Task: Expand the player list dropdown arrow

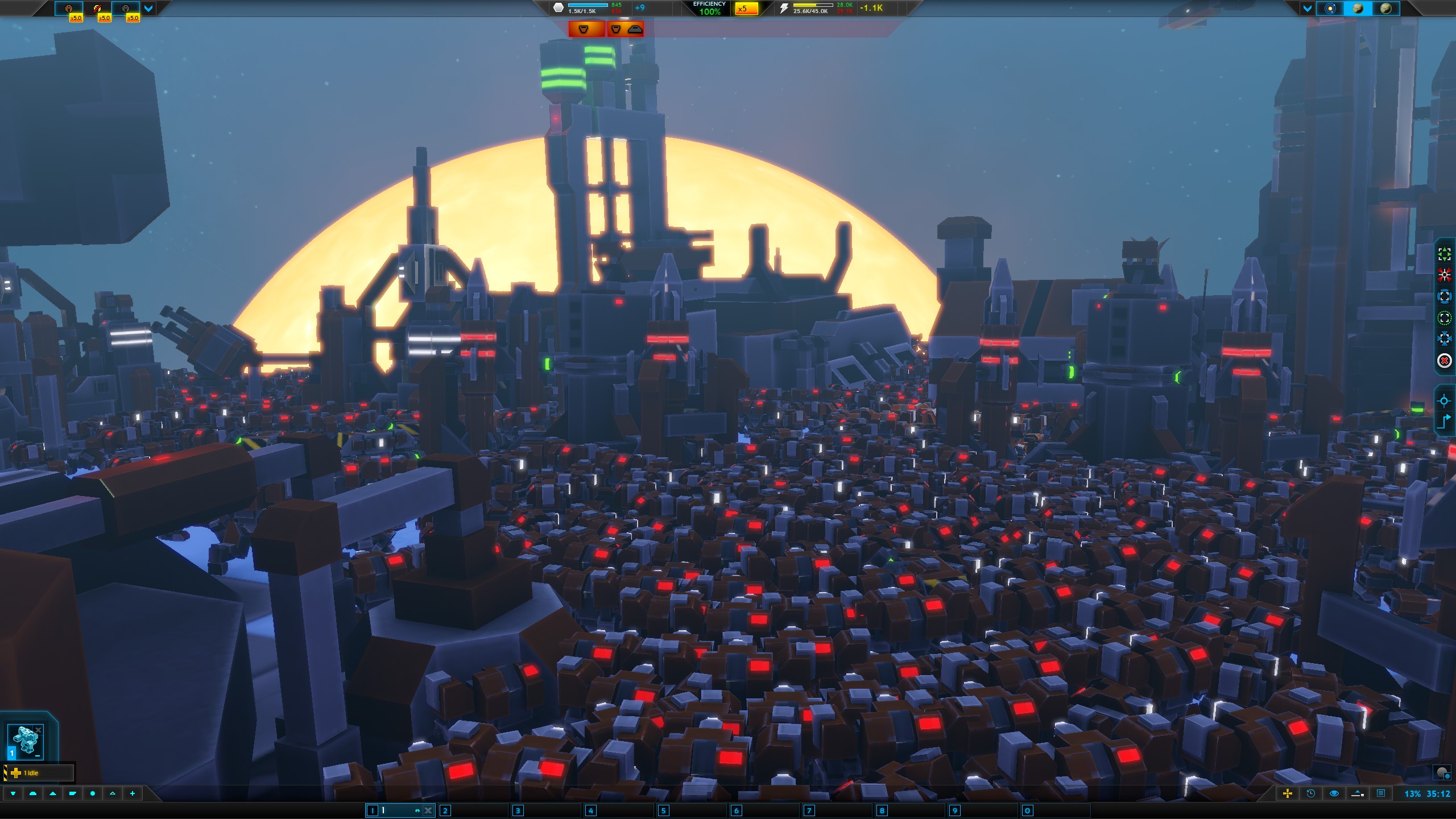Action: (x=148, y=9)
